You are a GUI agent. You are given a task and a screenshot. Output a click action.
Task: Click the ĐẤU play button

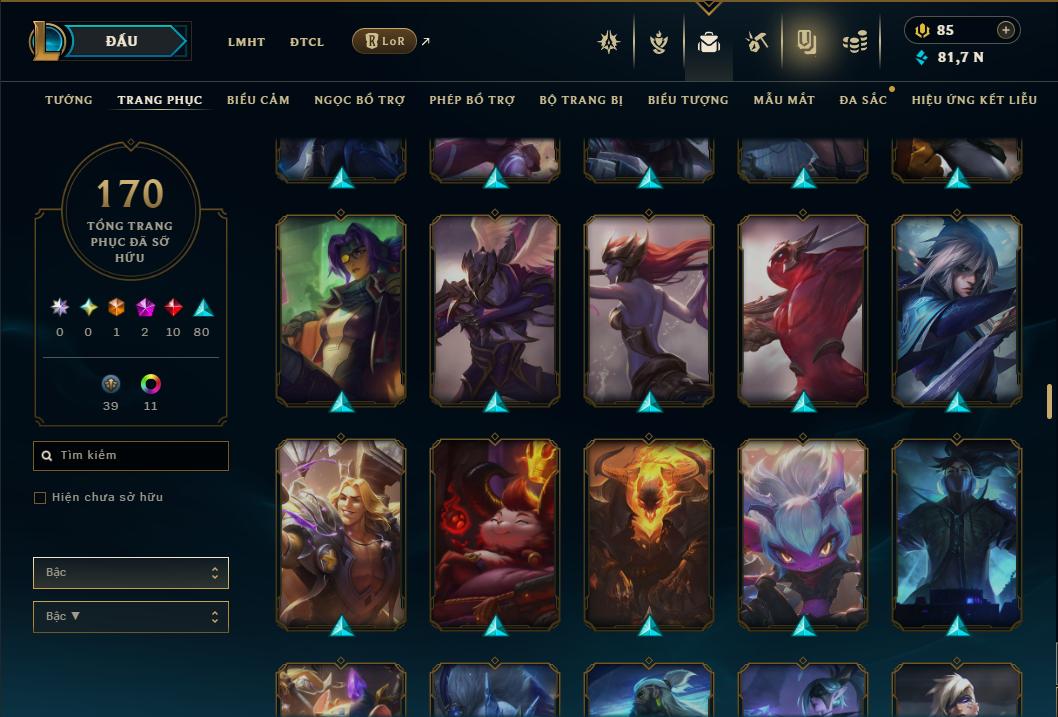pos(120,41)
